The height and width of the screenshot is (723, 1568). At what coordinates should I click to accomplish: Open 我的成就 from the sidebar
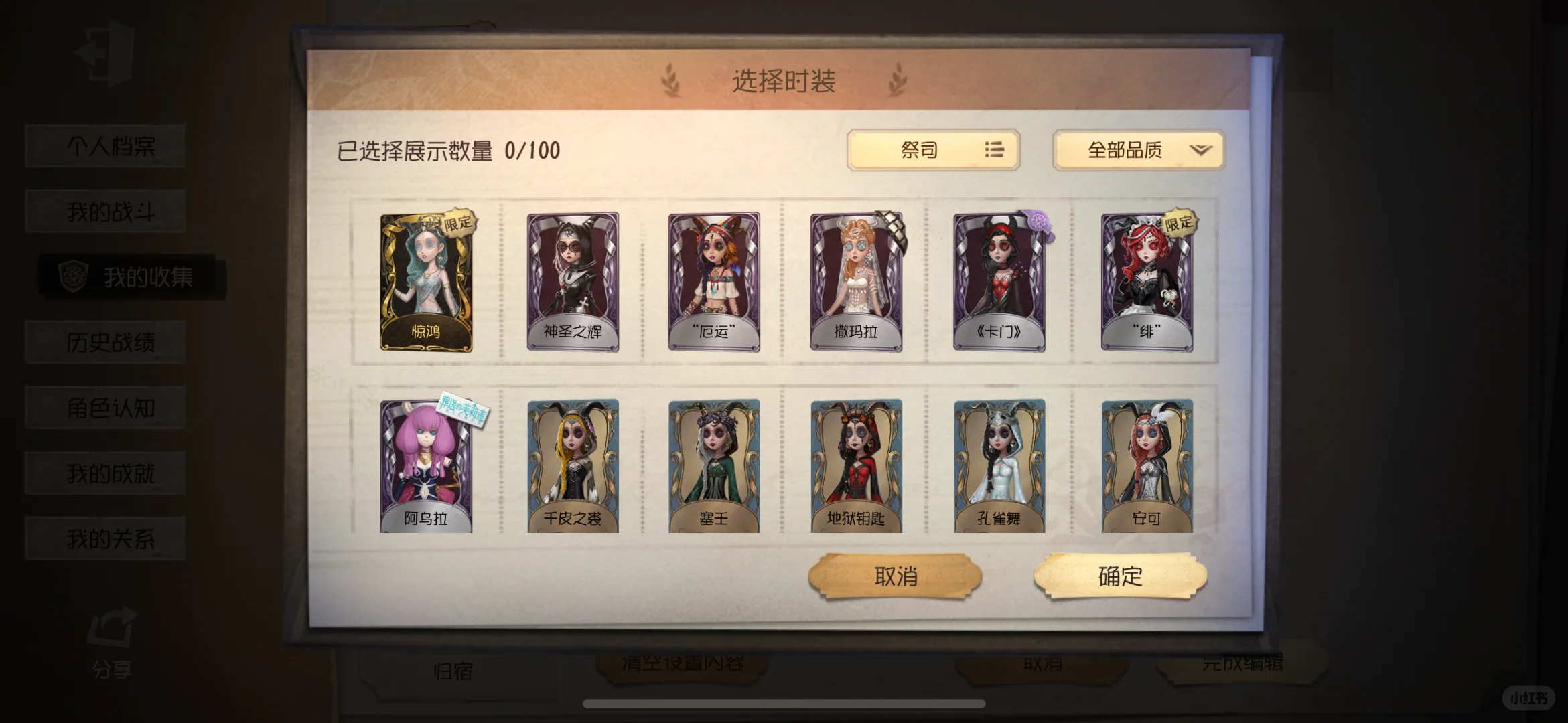click(x=111, y=473)
